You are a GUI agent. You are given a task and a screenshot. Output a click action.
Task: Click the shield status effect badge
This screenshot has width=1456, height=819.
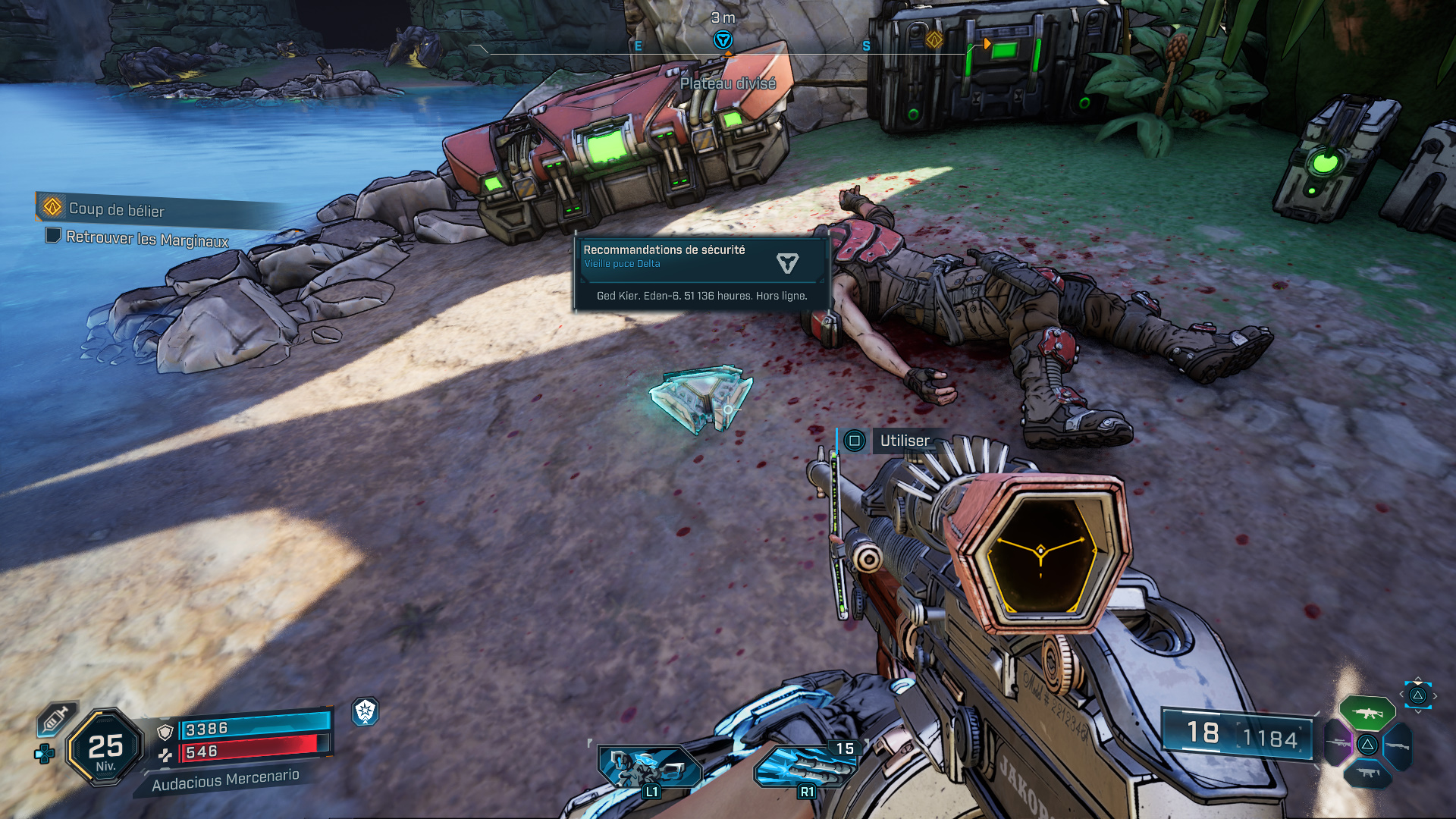click(x=366, y=711)
